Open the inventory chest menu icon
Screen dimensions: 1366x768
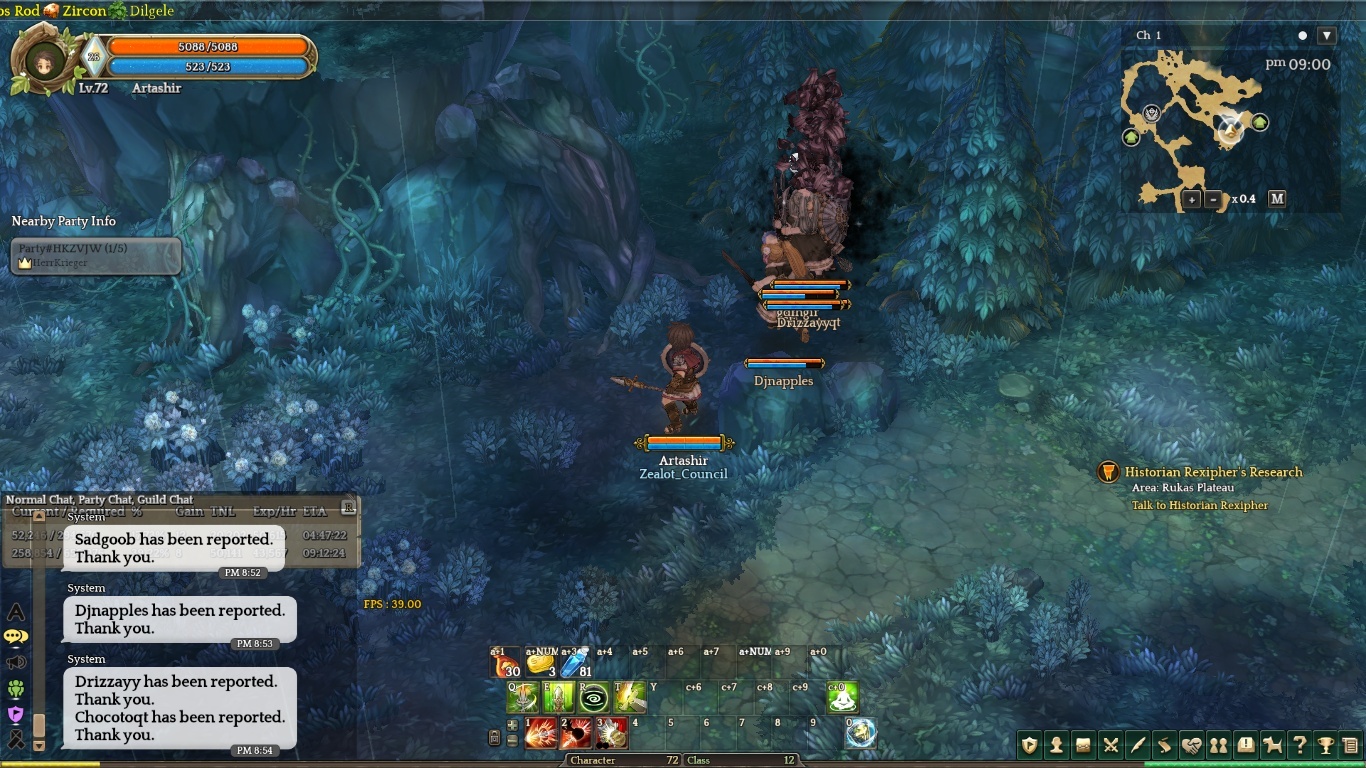[x=1083, y=745]
